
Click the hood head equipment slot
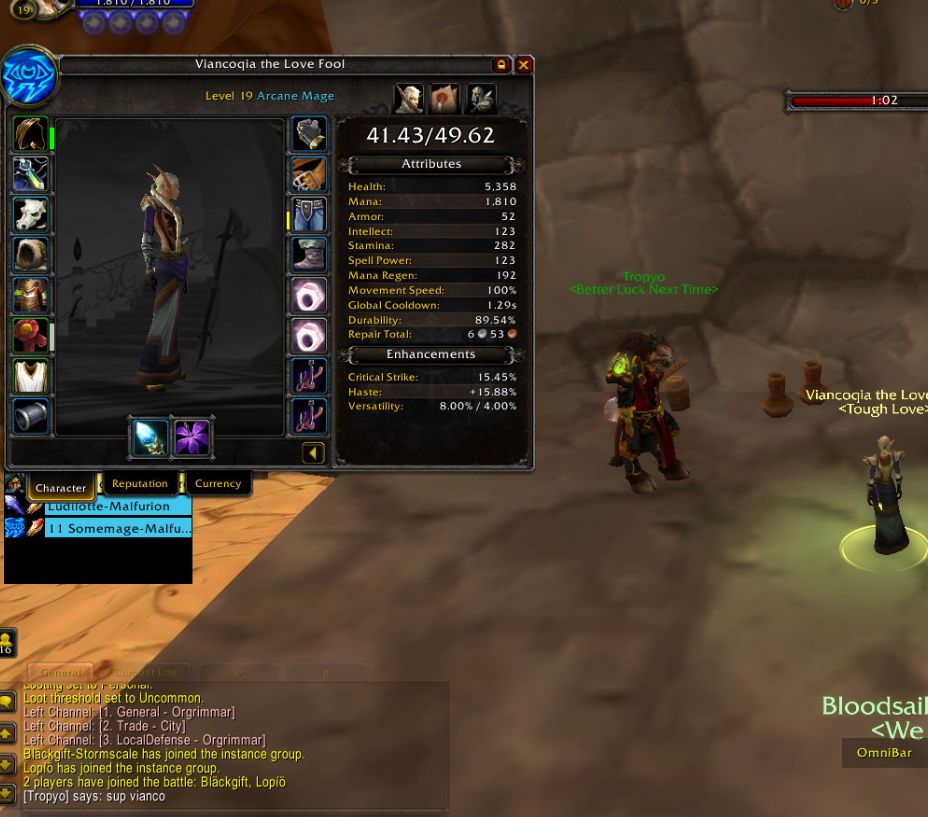[x=30, y=134]
